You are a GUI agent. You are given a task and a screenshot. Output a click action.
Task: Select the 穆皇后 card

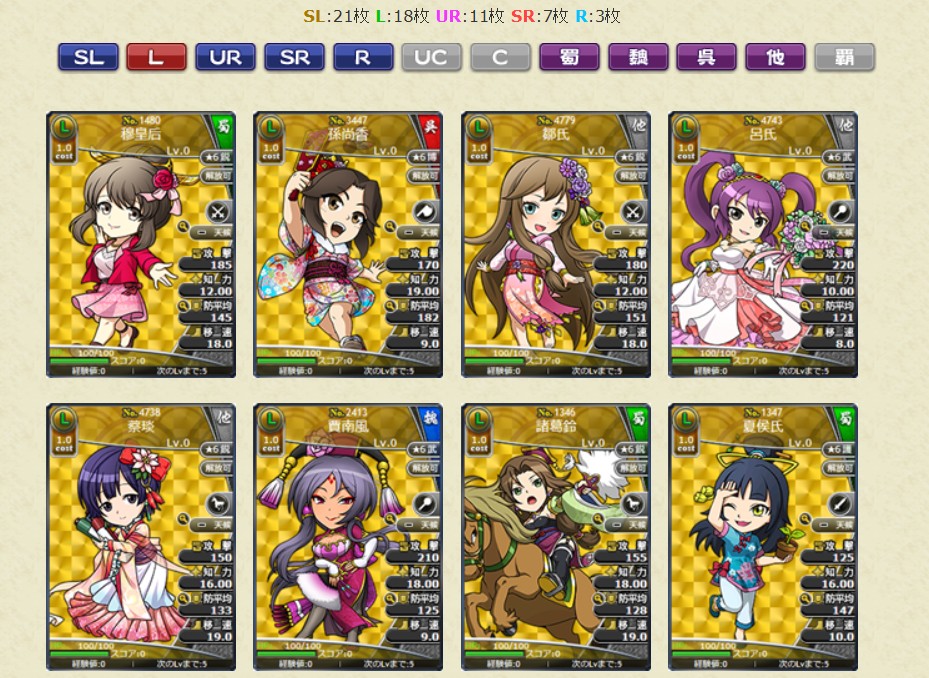(x=141, y=244)
